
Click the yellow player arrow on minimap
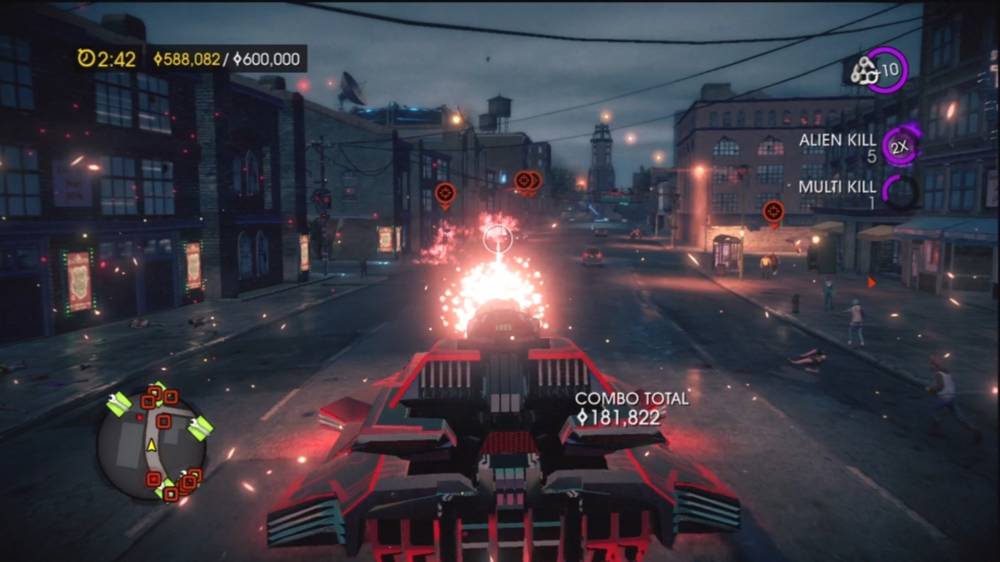point(152,444)
